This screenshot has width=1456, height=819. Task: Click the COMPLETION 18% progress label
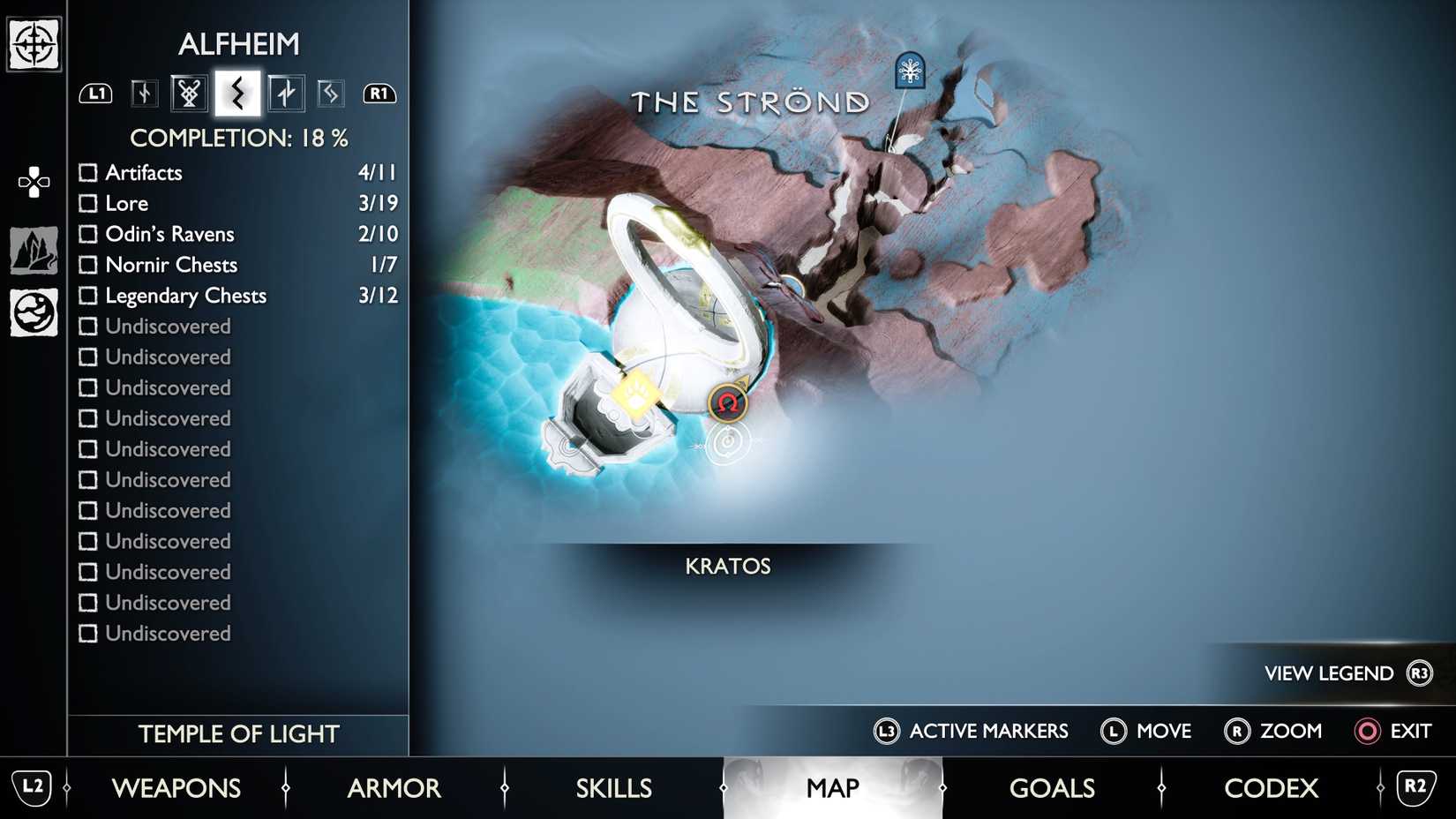pos(238,138)
